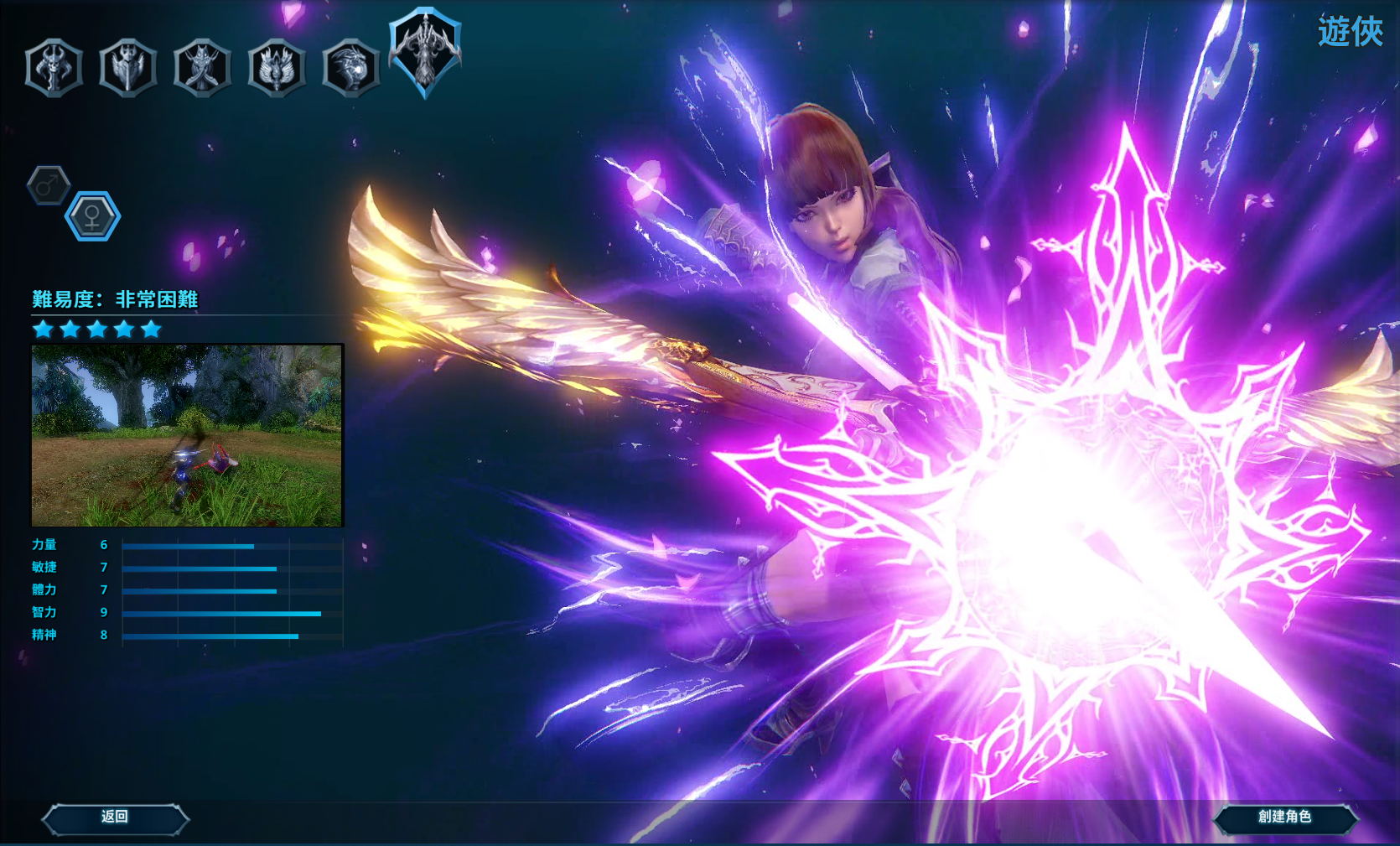Switch to the male gender option
The image size is (1400, 846).
click(49, 185)
